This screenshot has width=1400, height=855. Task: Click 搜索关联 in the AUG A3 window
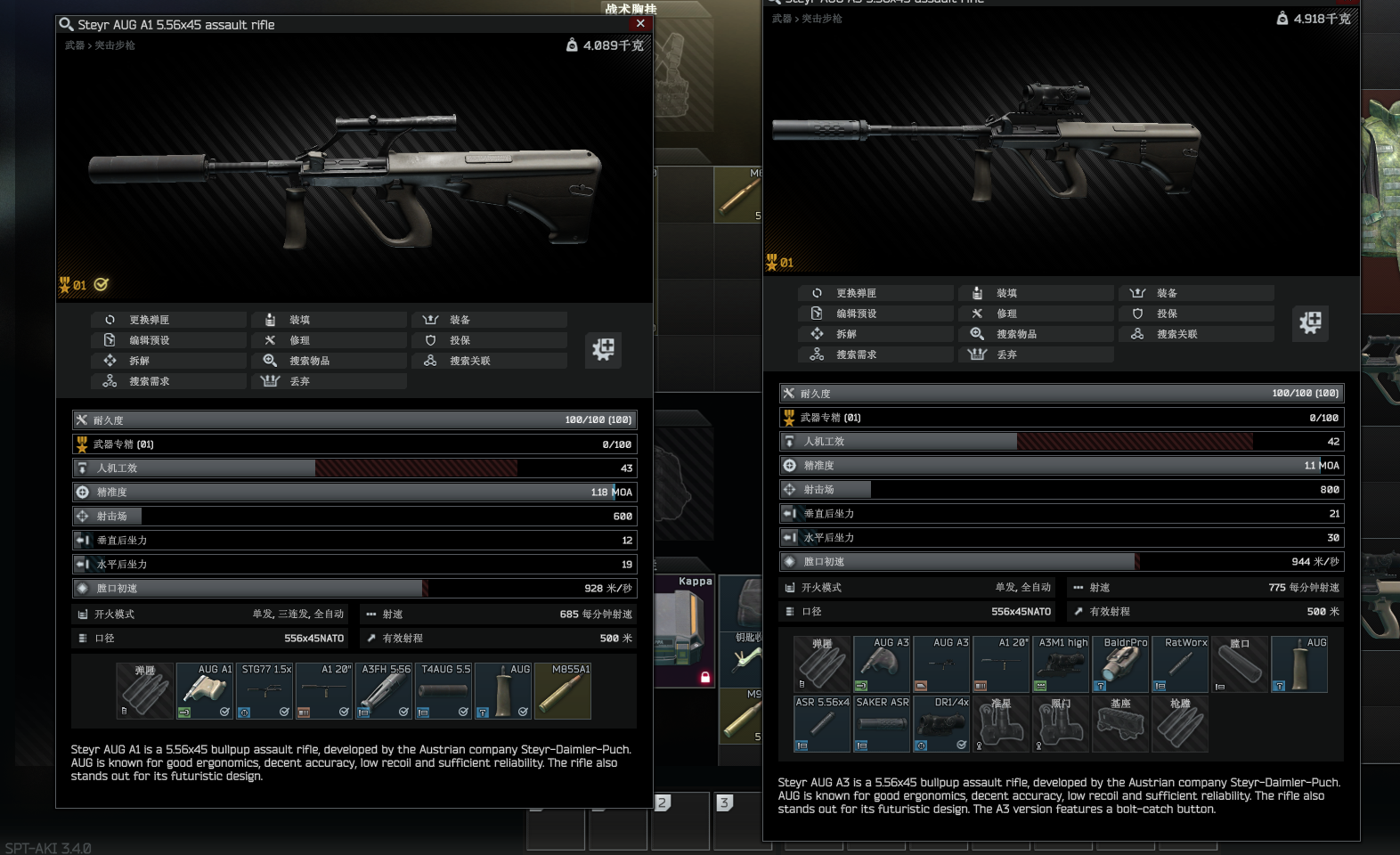click(x=1176, y=334)
